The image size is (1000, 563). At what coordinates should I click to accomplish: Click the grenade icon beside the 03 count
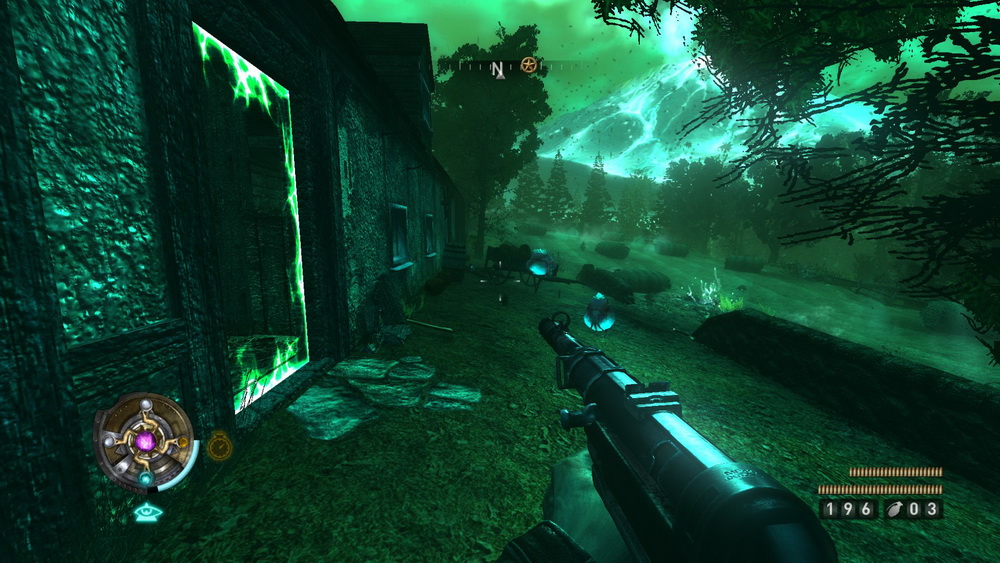(x=895, y=509)
